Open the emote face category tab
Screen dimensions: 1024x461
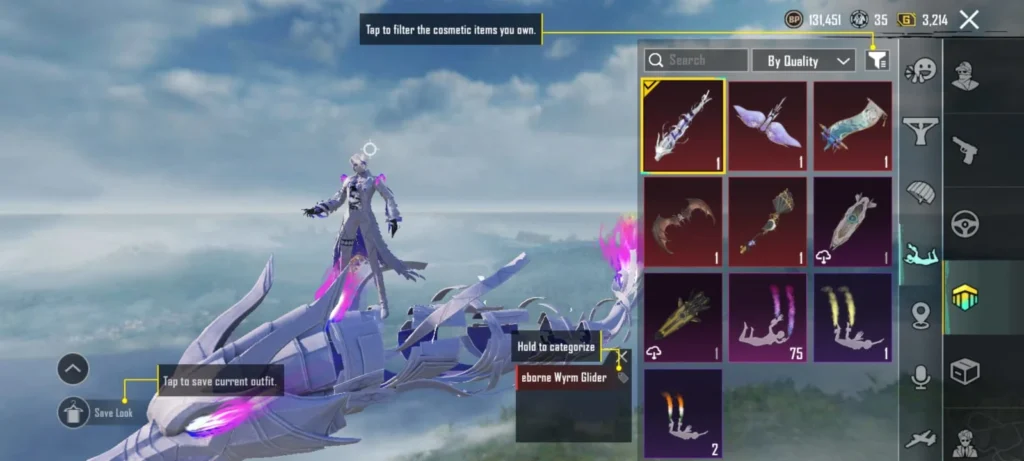tap(920, 71)
